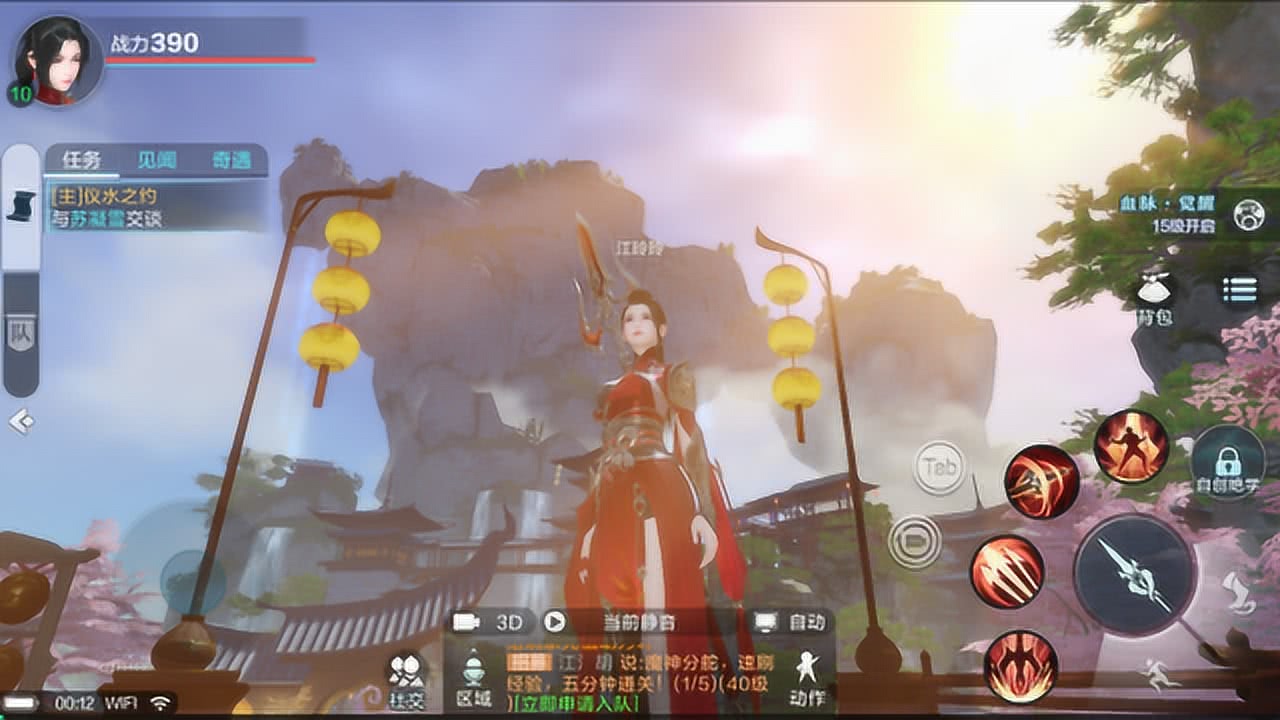Toggle the 3D camera mode

[491, 622]
